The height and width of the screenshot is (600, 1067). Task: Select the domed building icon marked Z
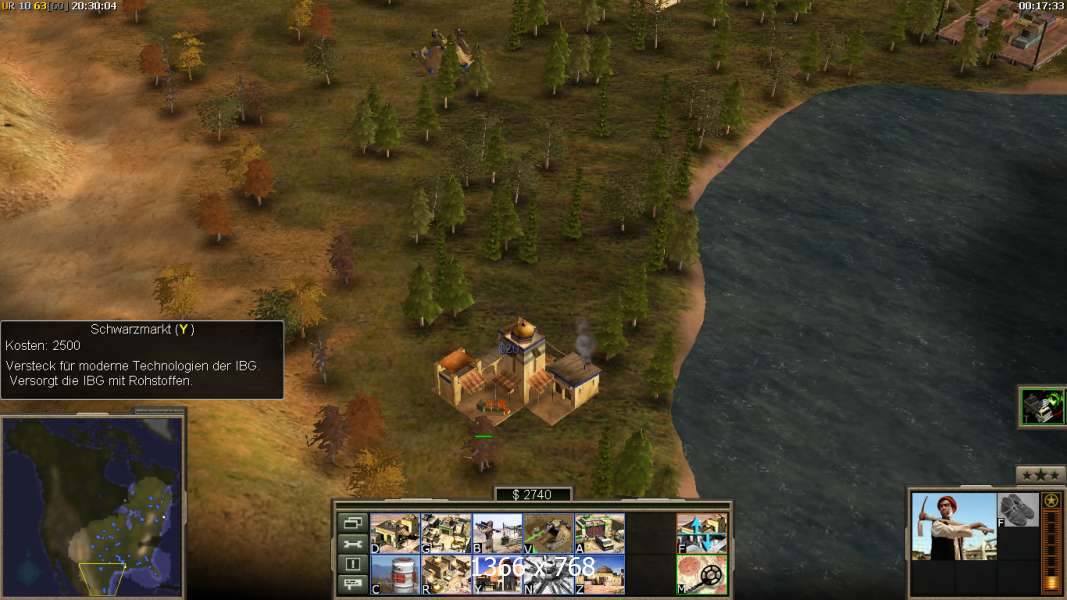pos(600,574)
